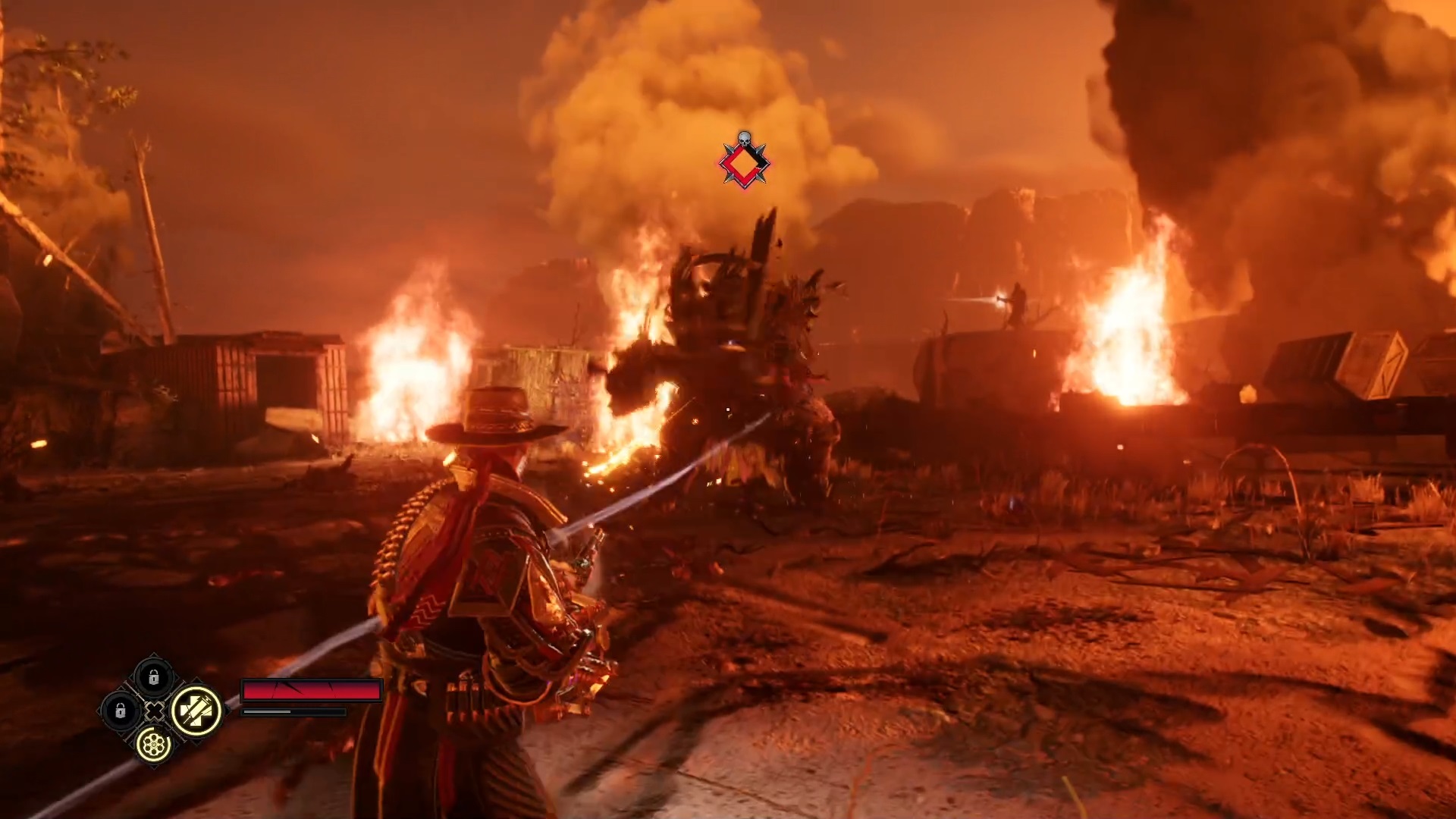Activate the revolver cylinder ability
This screenshot has height=819, width=1456.
(154, 744)
